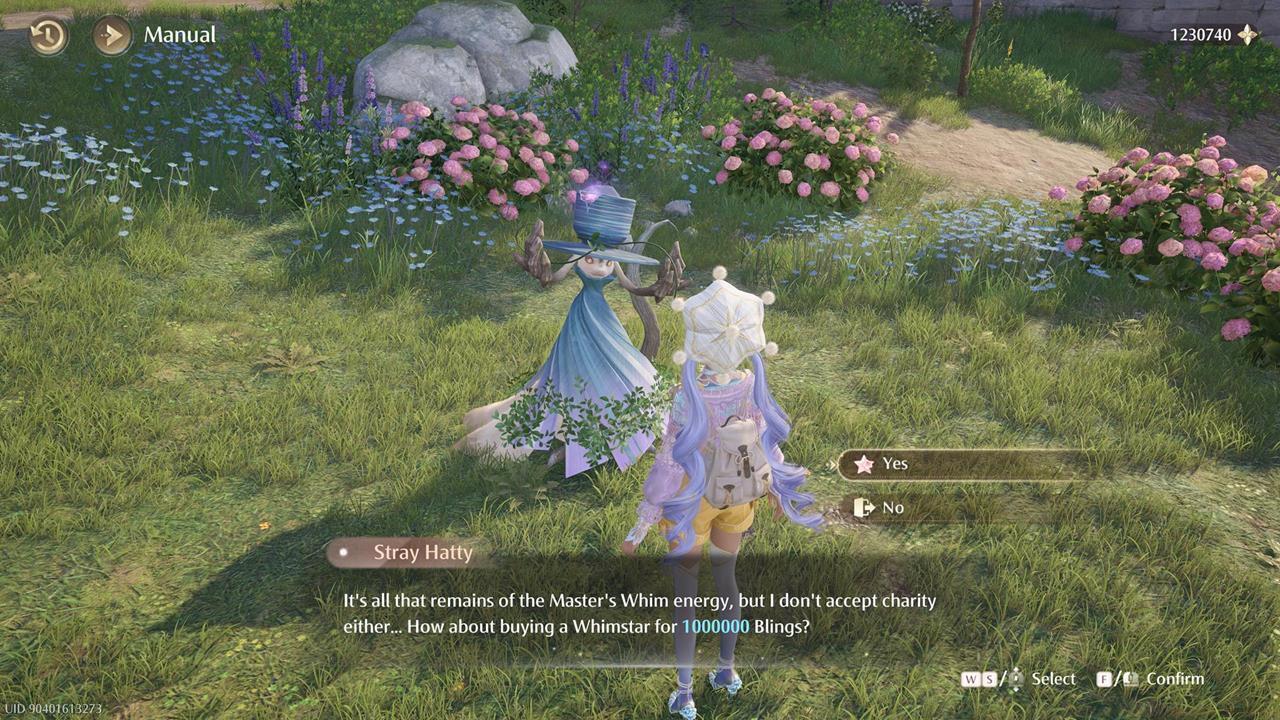Decline with the No option
Viewport: 1280px width, 720px height.
(960, 508)
